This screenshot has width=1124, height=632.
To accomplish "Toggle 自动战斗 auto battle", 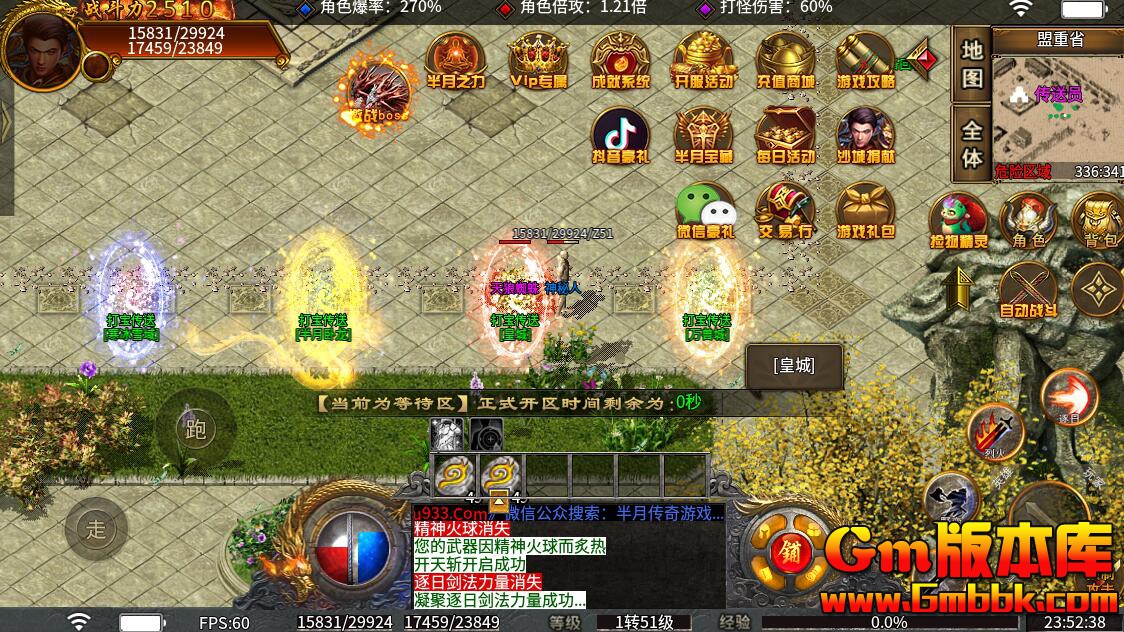I will 1028,291.
